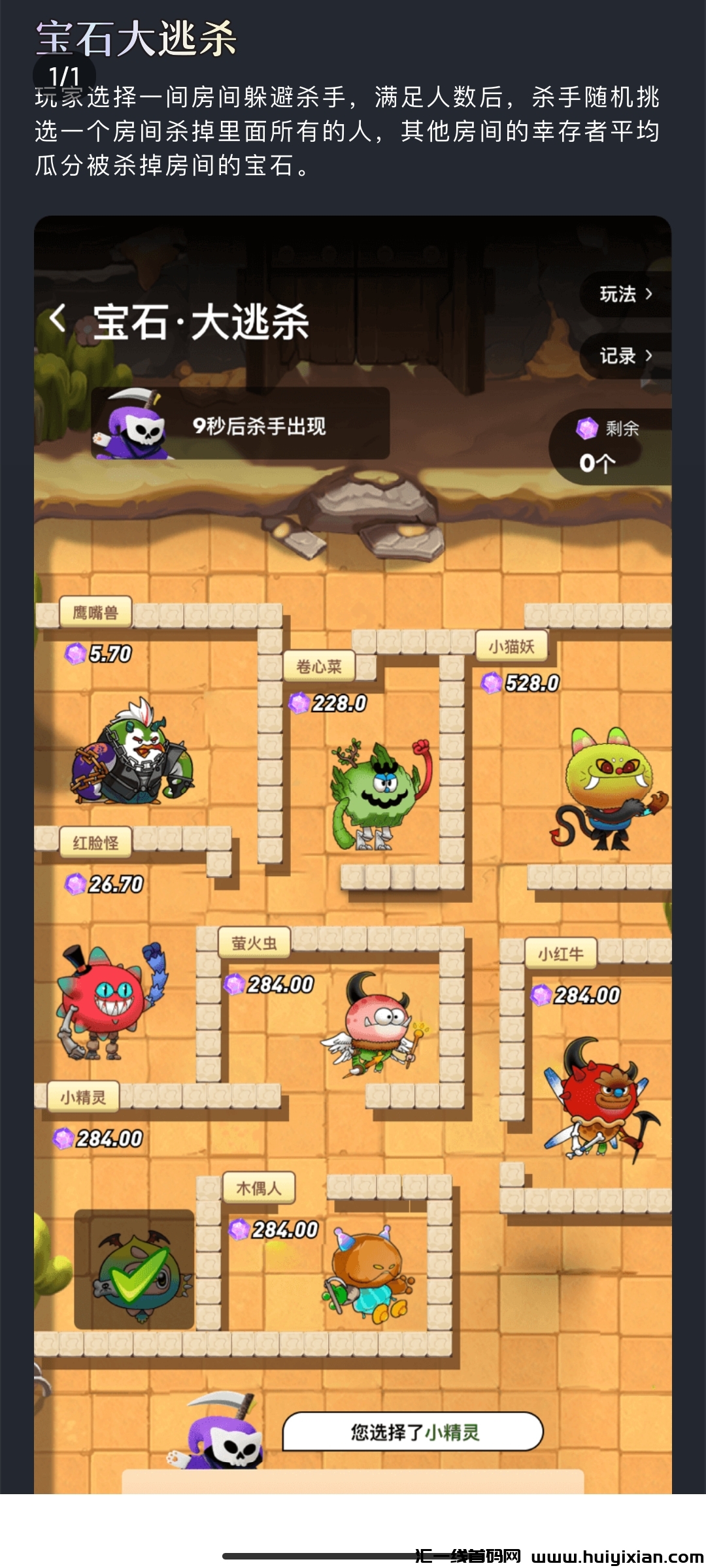706x1568 pixels.
Task: Tap the 剩余 gem balance indicator
Action: [x=608, y=448]
